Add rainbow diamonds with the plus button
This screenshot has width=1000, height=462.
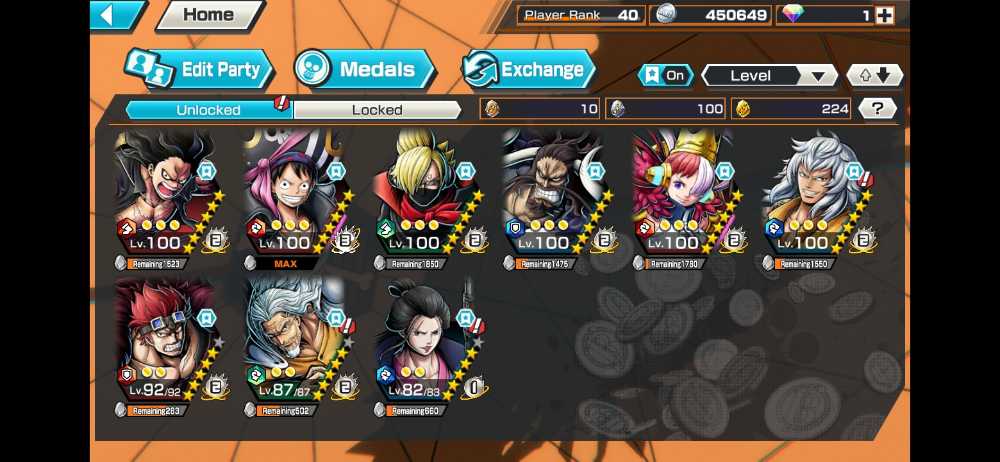pos(883,15)
